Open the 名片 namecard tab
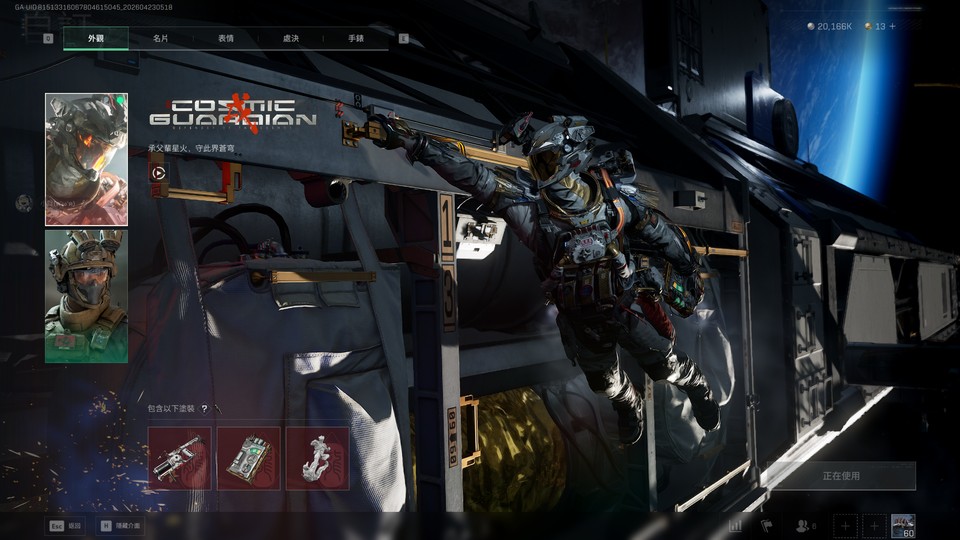Viewport: 960px width, 540px height. 160,38
